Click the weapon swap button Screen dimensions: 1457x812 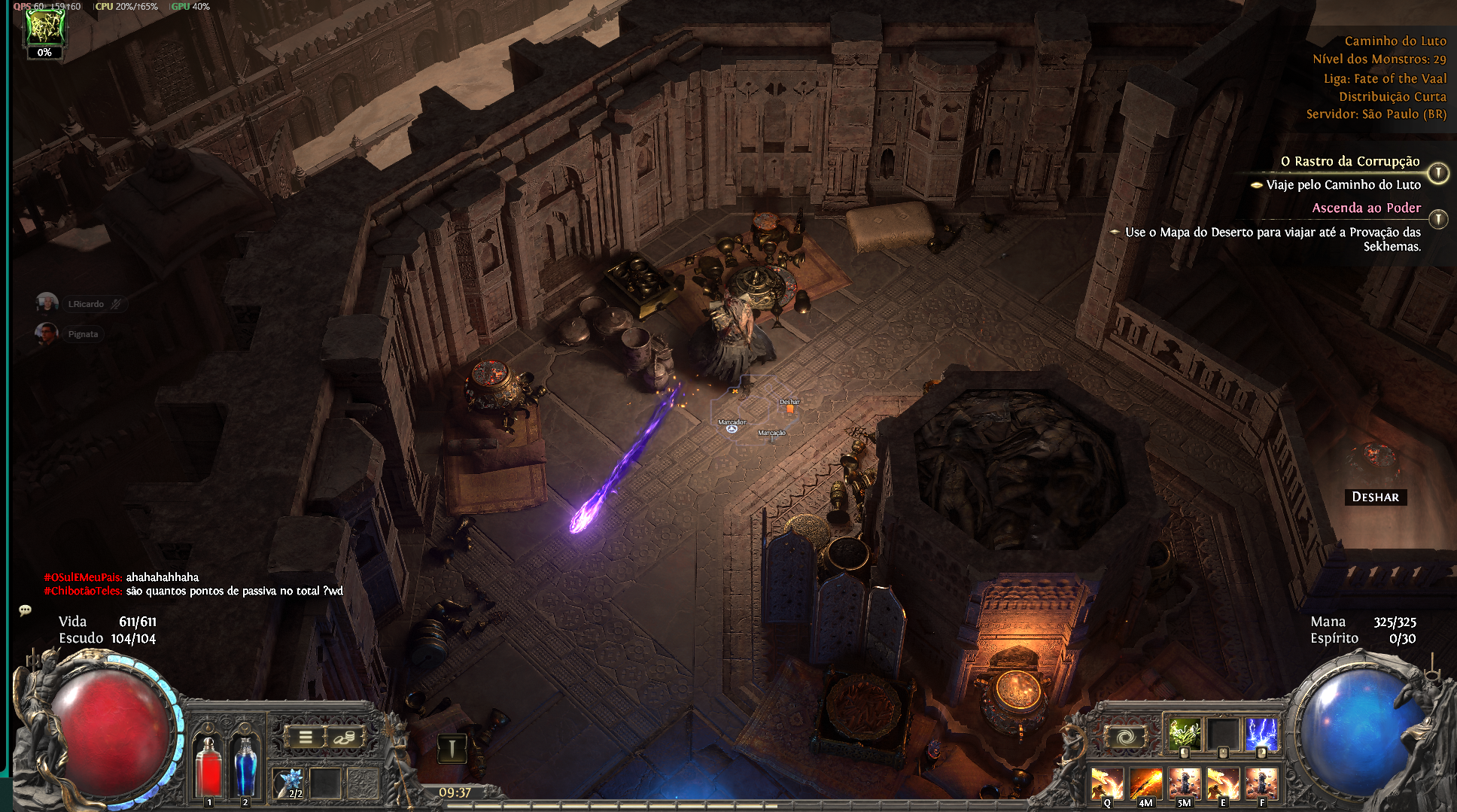click(x=452, y=748)
